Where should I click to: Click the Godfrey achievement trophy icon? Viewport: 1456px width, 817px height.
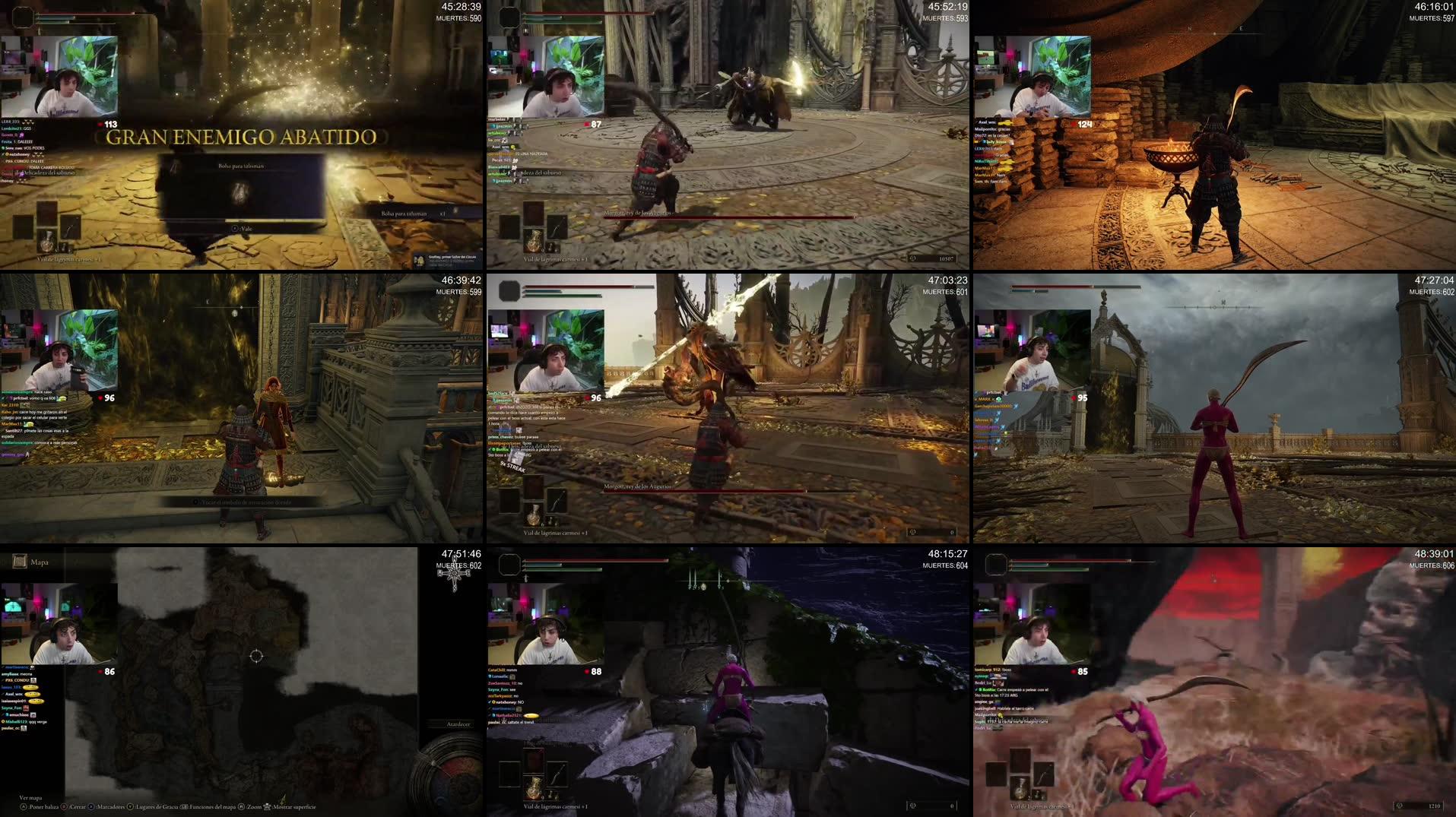(x=420, y=261)
